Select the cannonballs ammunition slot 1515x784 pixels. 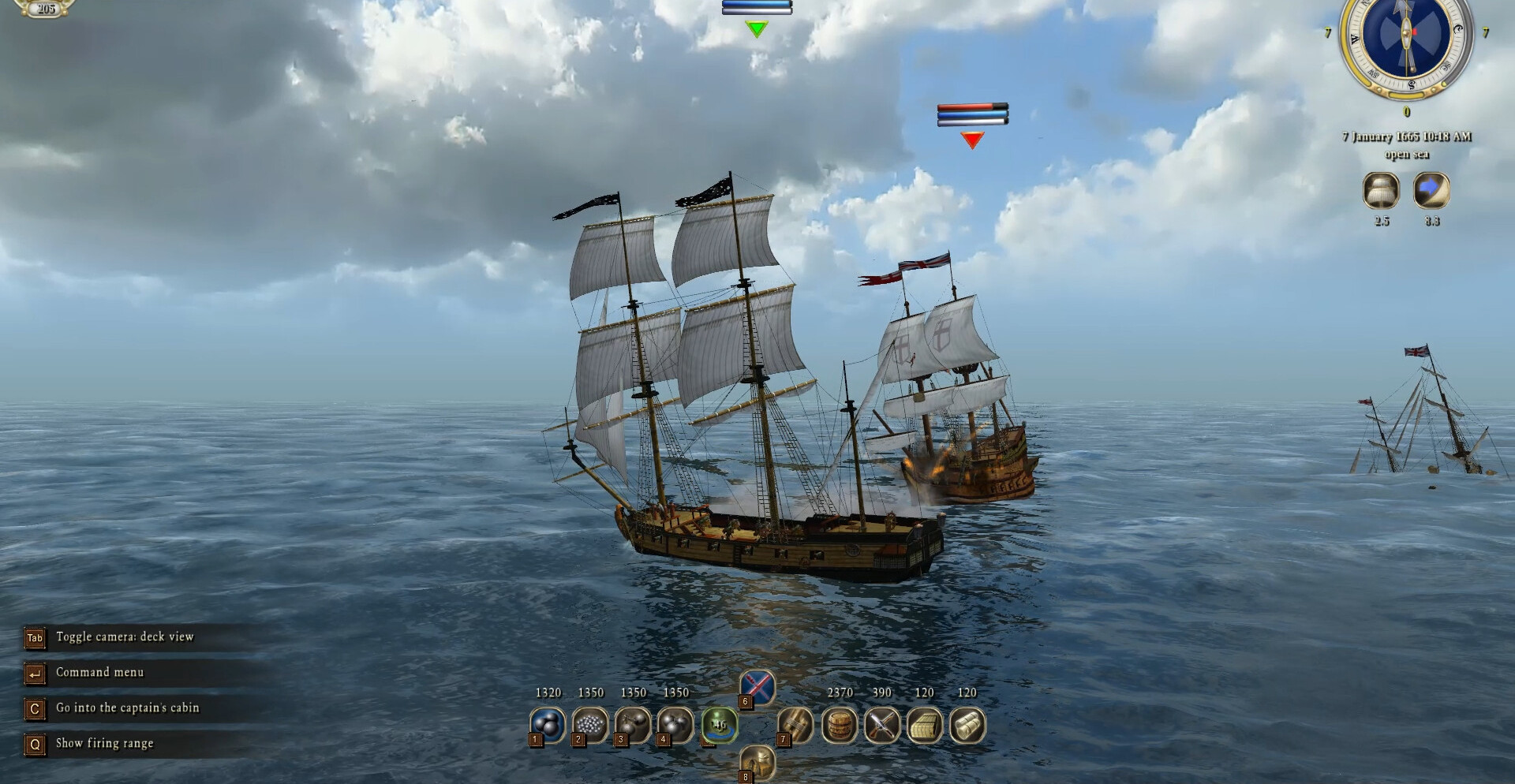click(548, 724)
